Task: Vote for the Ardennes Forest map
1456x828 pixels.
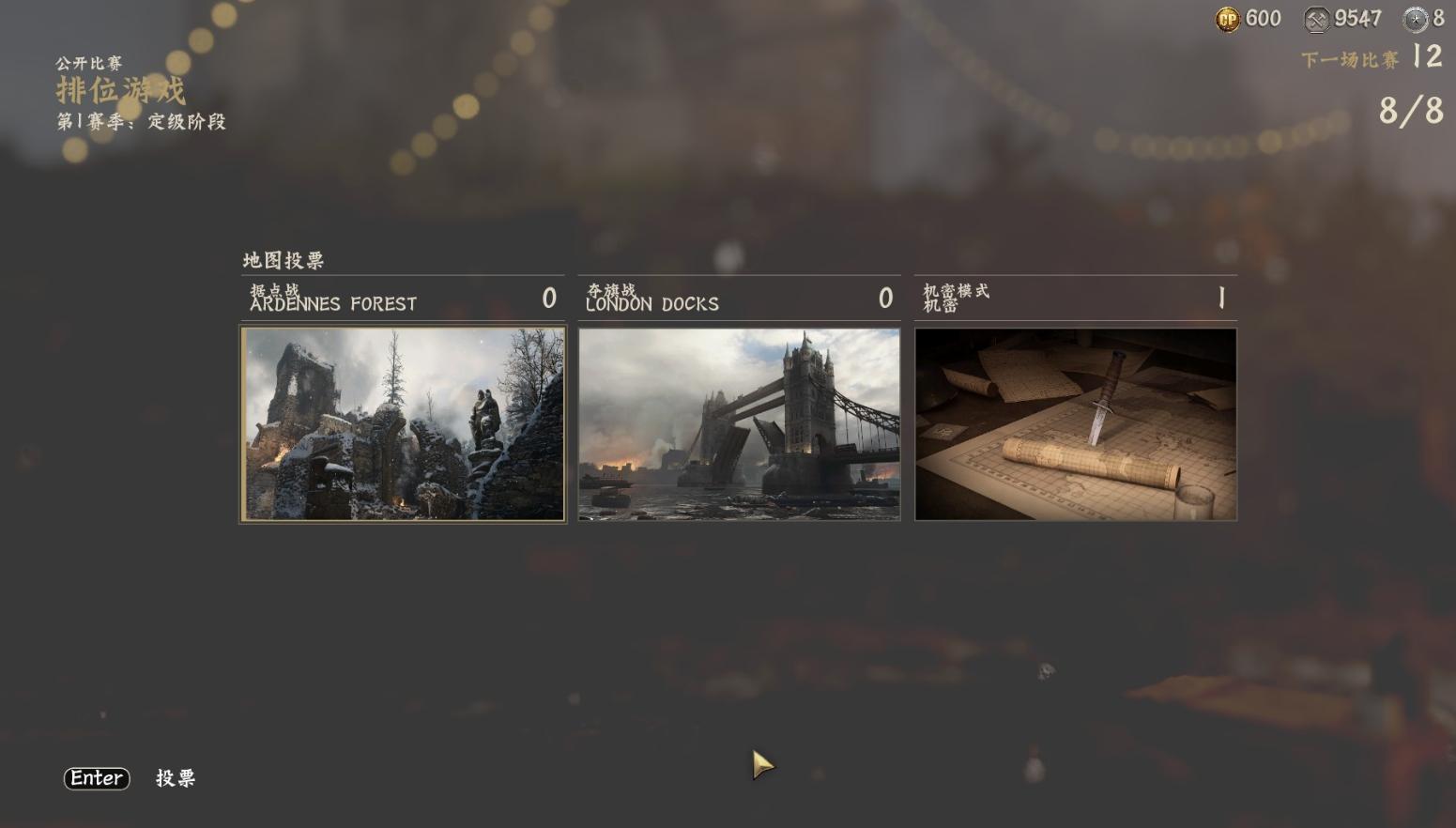Action: click(403, 423)
